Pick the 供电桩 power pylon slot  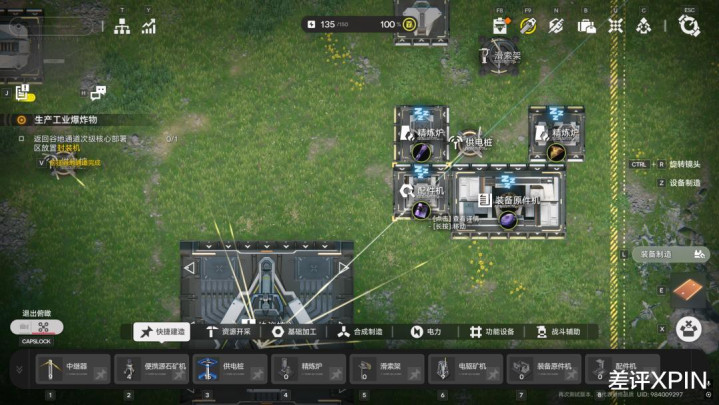click(229, 369)
